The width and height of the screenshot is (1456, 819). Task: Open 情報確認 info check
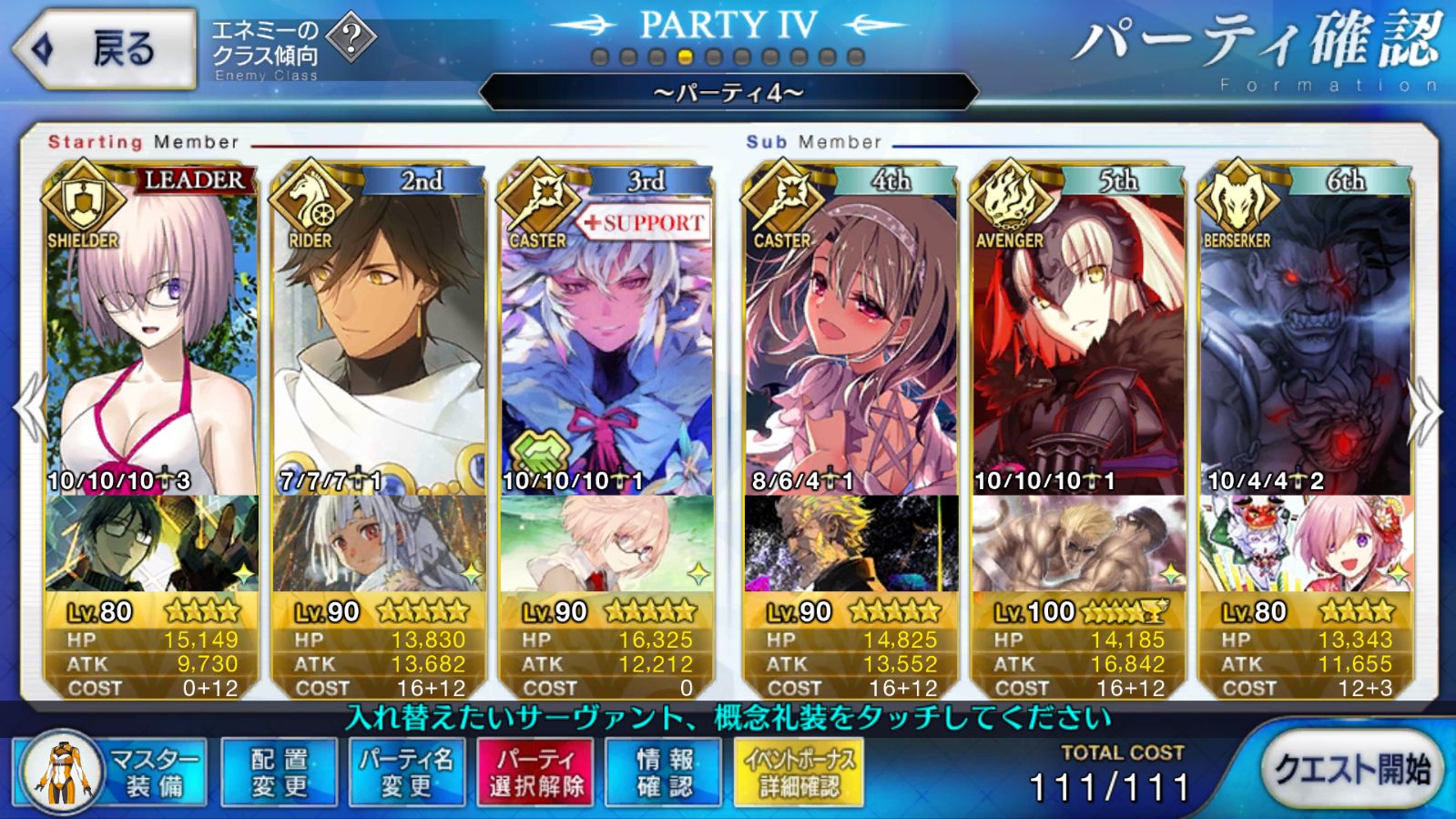pyautogui.click(x=664, y=772)
